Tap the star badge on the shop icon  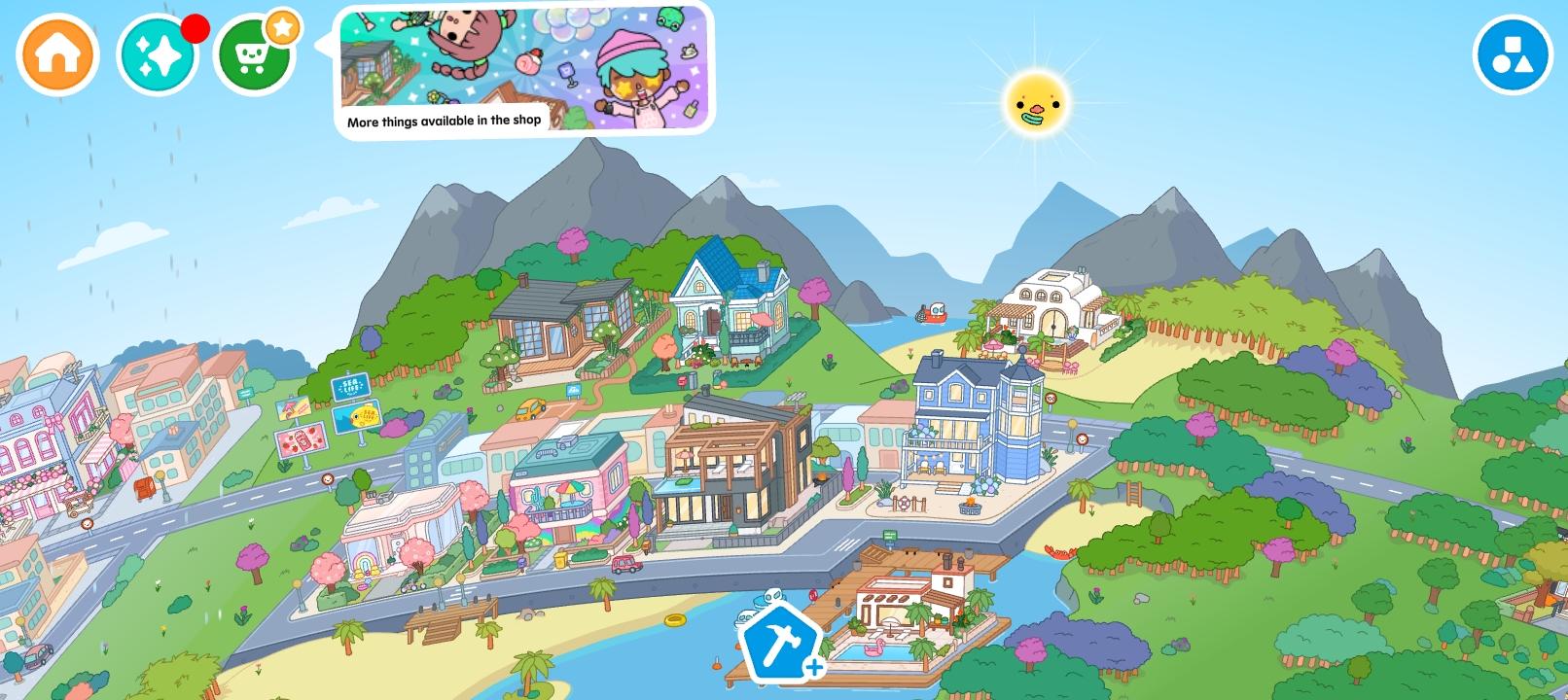(x=282, y=28)
